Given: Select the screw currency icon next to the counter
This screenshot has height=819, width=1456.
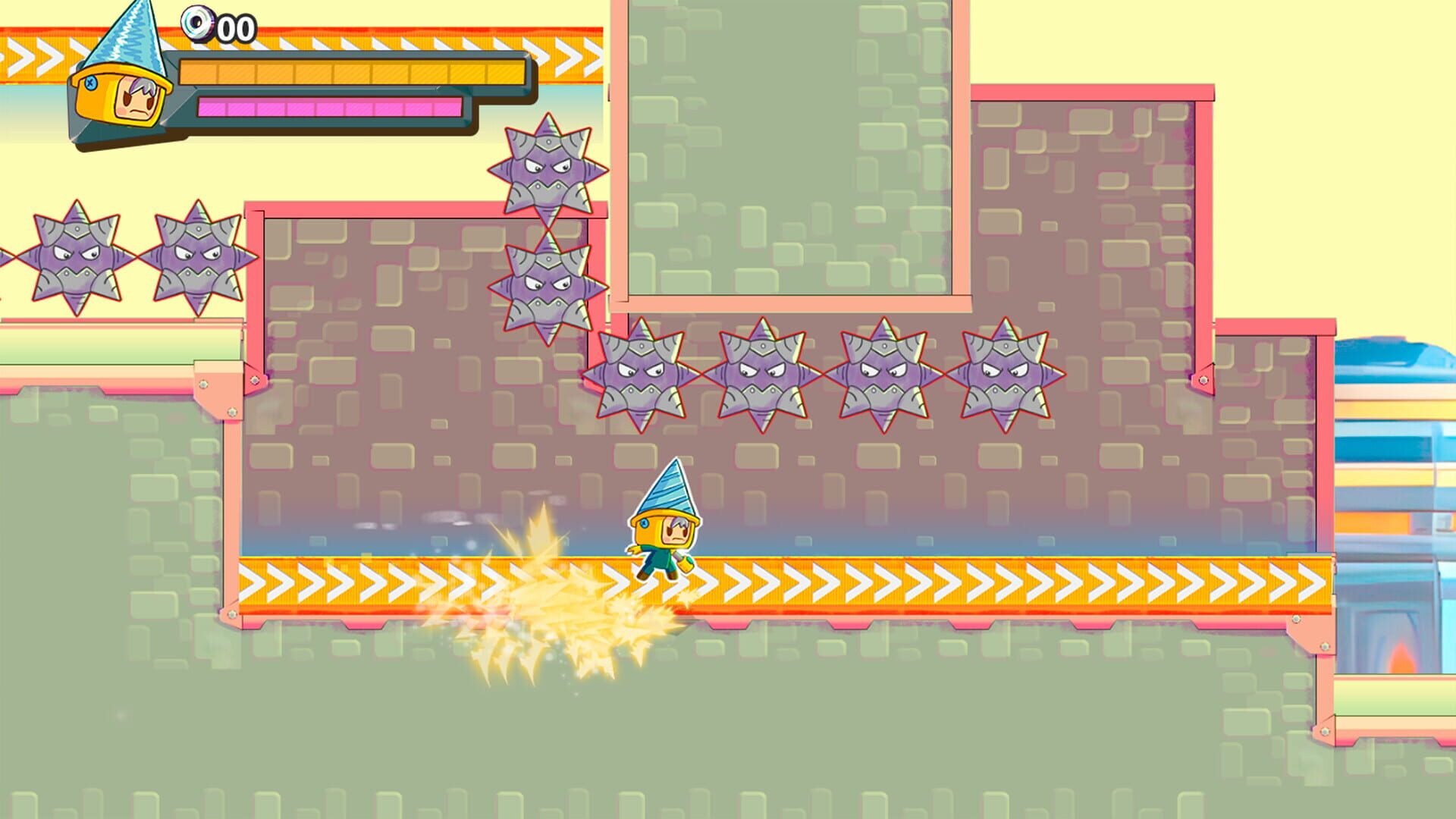Looking at the screenshot, I should [199, 24].
